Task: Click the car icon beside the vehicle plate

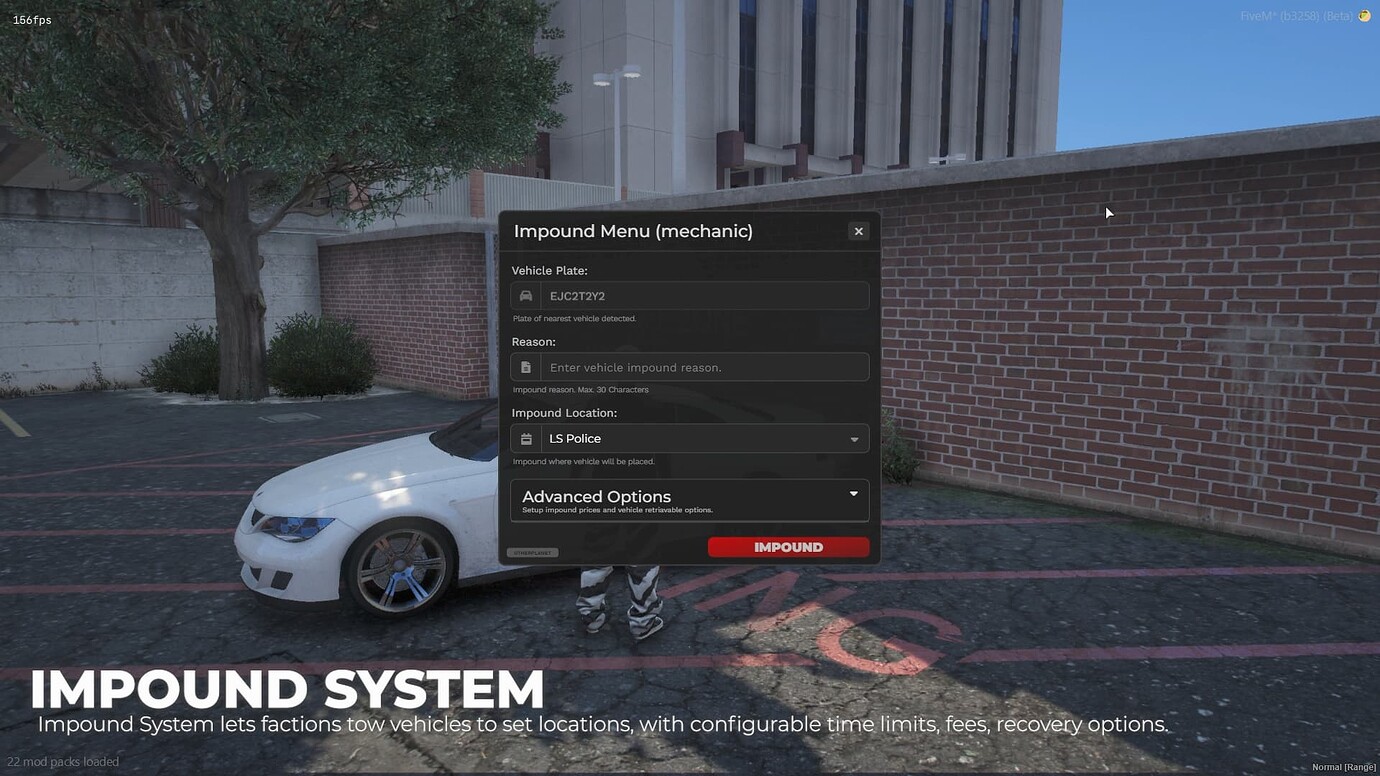Action: pyautogui.click(x=525, y=295)
